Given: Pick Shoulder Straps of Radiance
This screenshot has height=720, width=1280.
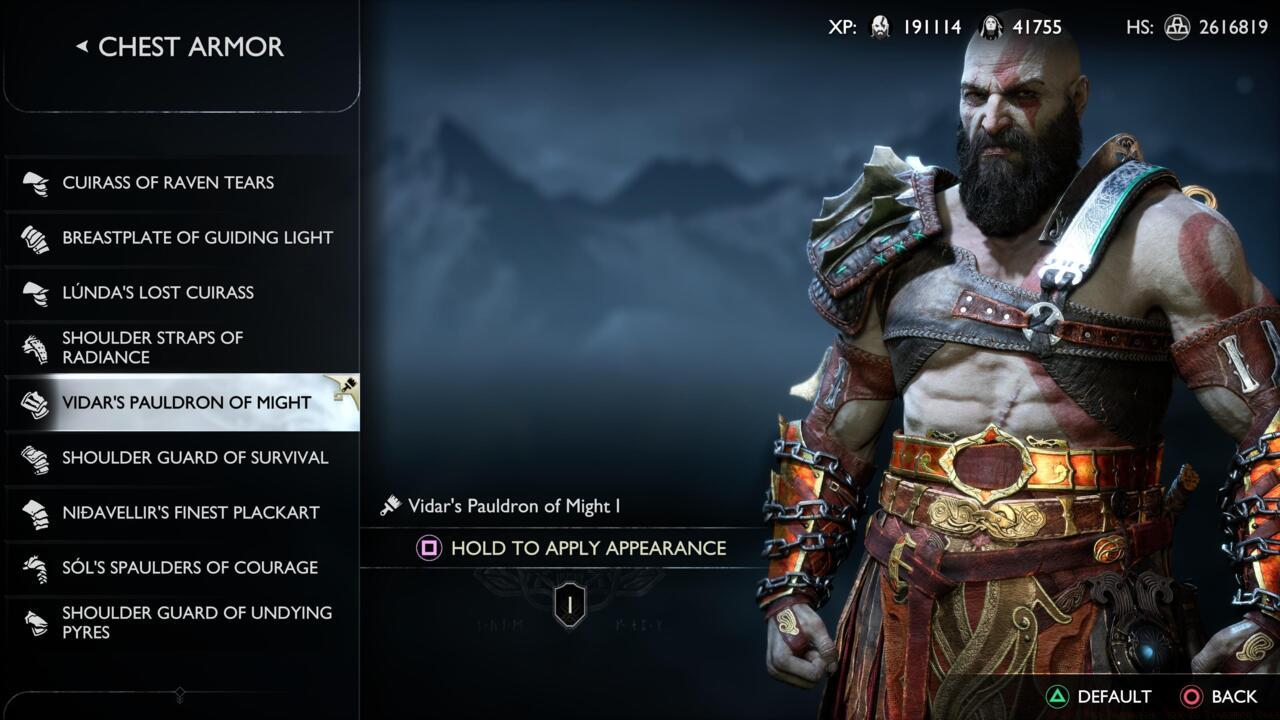Looking at the screenshot, I should click(x=152, y=348).
